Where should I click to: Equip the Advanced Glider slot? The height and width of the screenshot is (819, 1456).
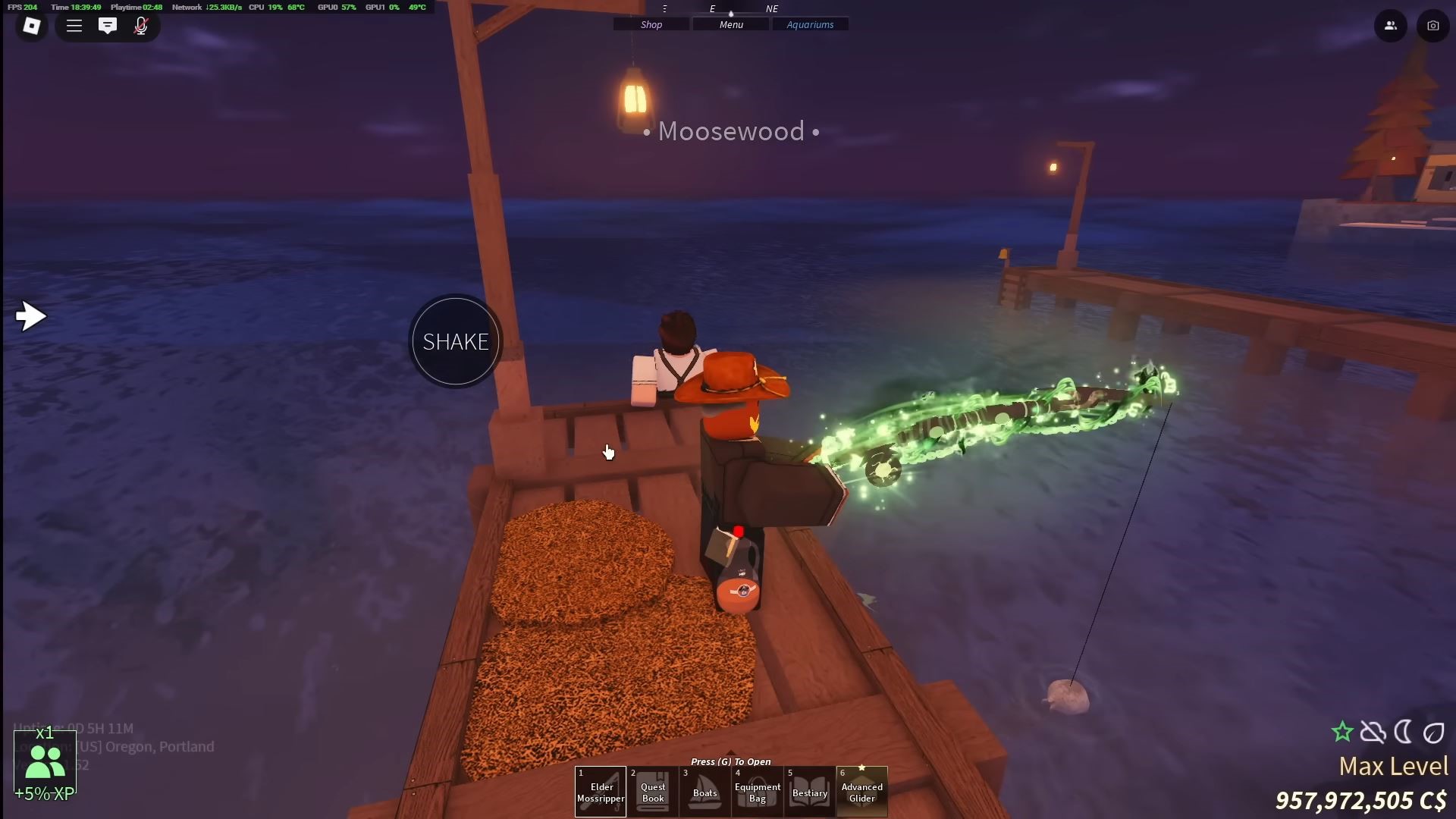pyautogui.click(x=861, y=792)
